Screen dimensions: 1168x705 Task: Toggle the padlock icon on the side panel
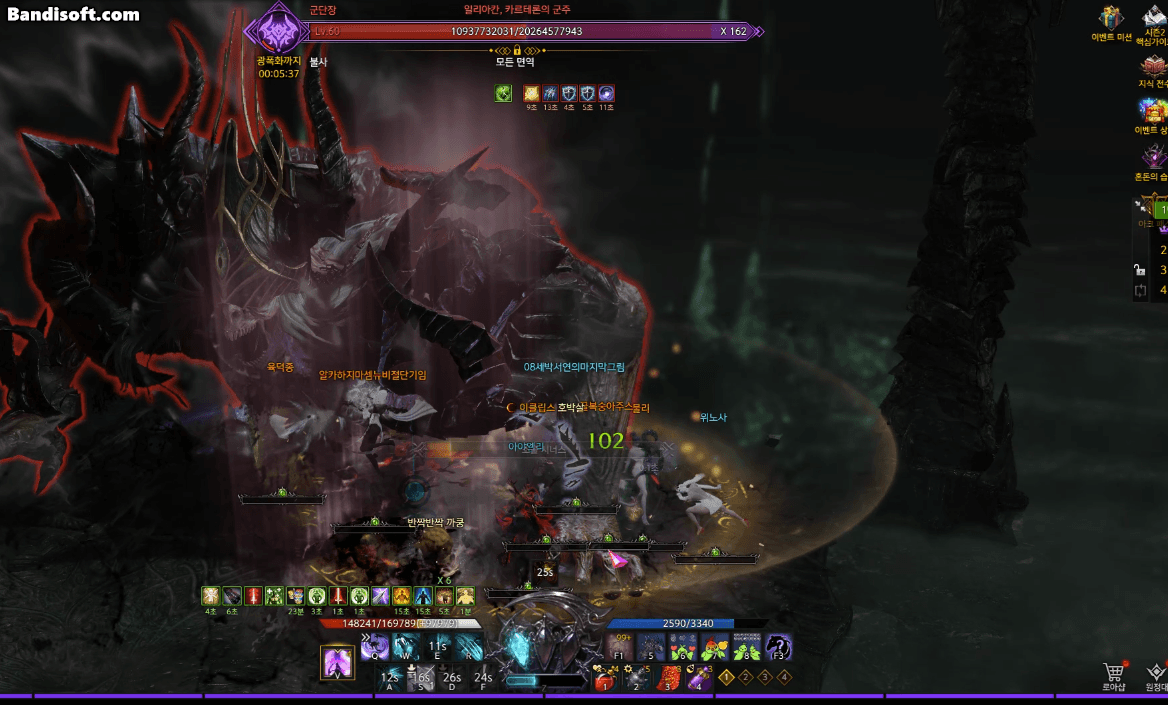pos(1139,269)
